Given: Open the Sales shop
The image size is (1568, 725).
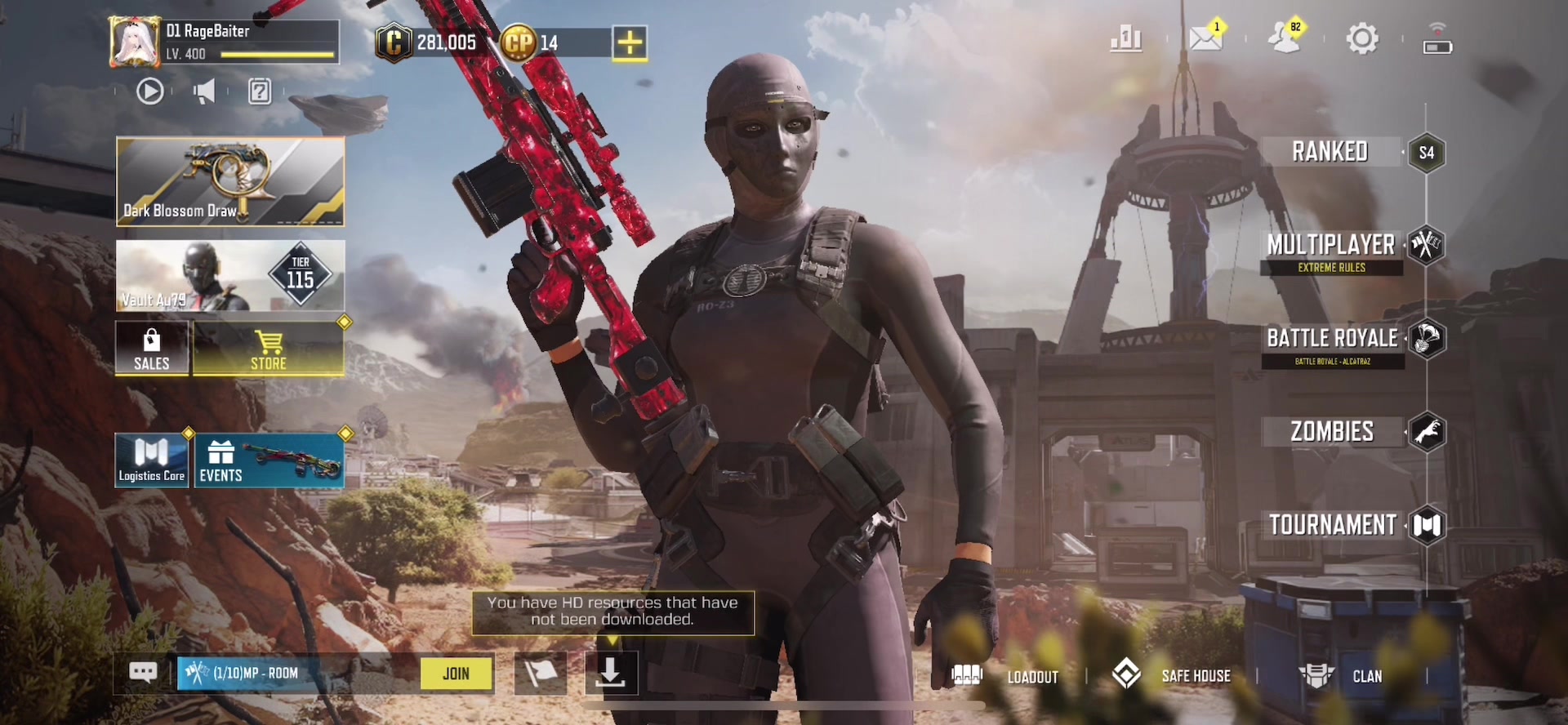Looking at the screenshot, I should tap(152, 349).
